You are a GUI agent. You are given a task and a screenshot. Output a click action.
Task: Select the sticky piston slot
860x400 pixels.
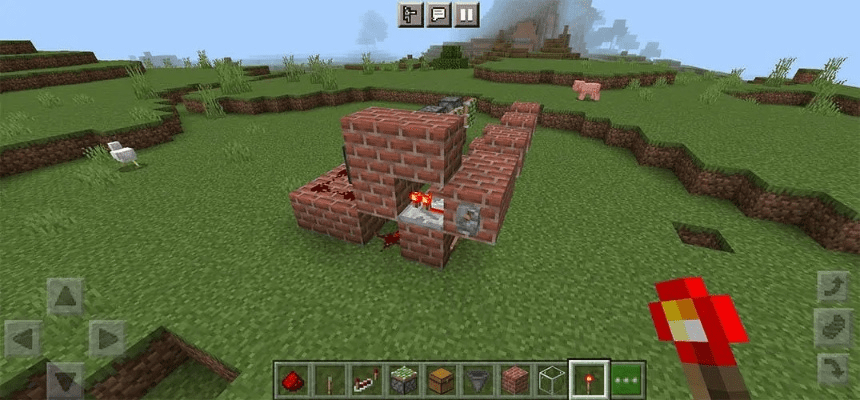tap(401, 380)
